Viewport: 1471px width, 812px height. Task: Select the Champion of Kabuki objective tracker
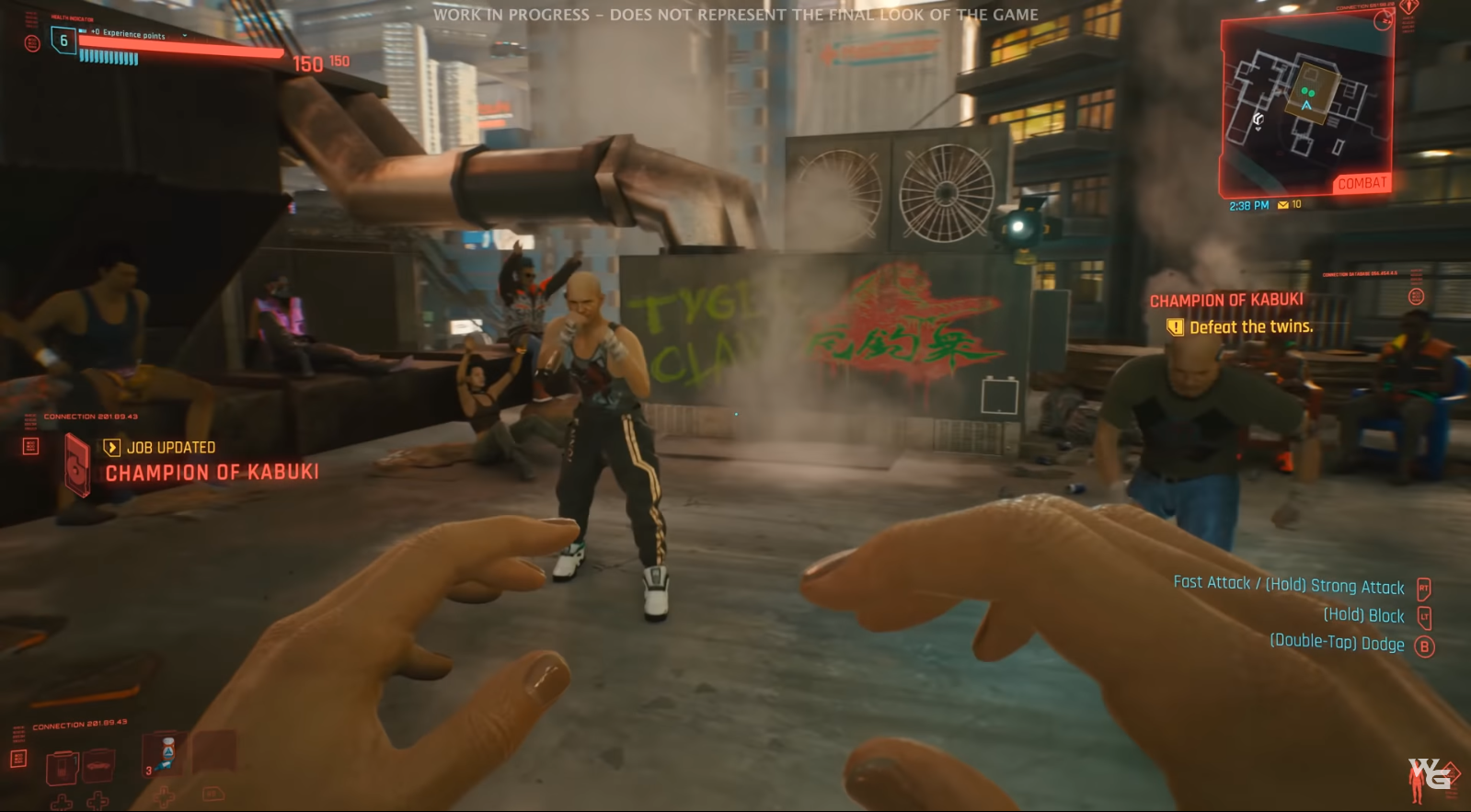1225,301
